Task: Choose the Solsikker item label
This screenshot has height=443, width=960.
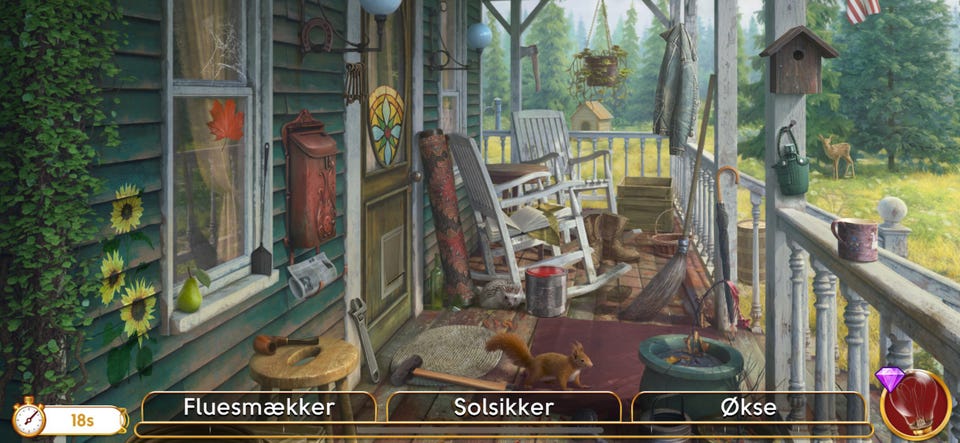Action: click(x=503, y=407)
